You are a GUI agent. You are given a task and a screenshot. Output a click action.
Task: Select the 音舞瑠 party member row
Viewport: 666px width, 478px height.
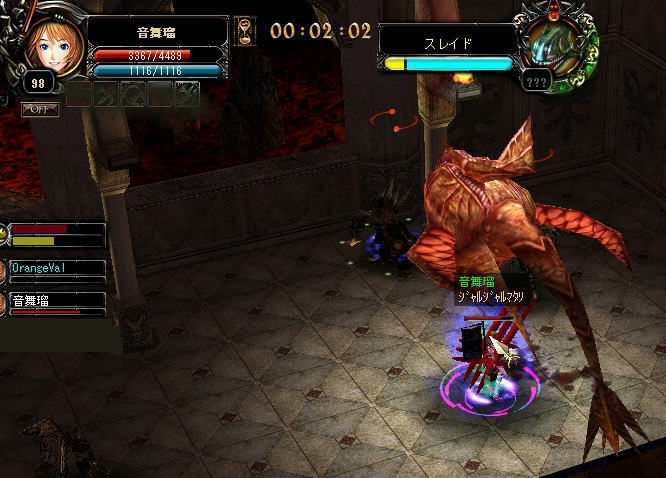pyautogui.click(x=57, y=302)
